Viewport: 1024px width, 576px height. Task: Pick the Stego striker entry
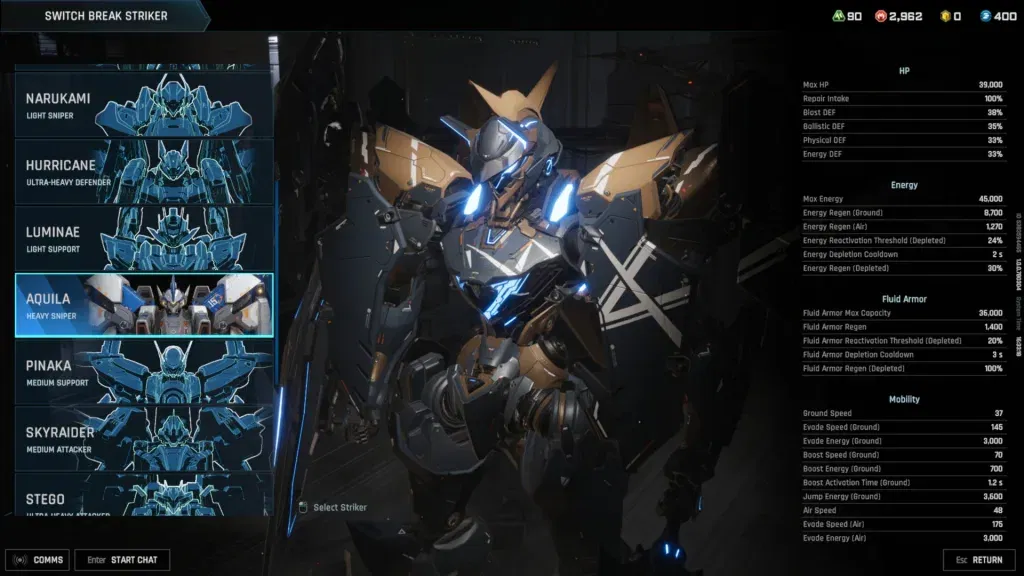click(x=143, y=494)
